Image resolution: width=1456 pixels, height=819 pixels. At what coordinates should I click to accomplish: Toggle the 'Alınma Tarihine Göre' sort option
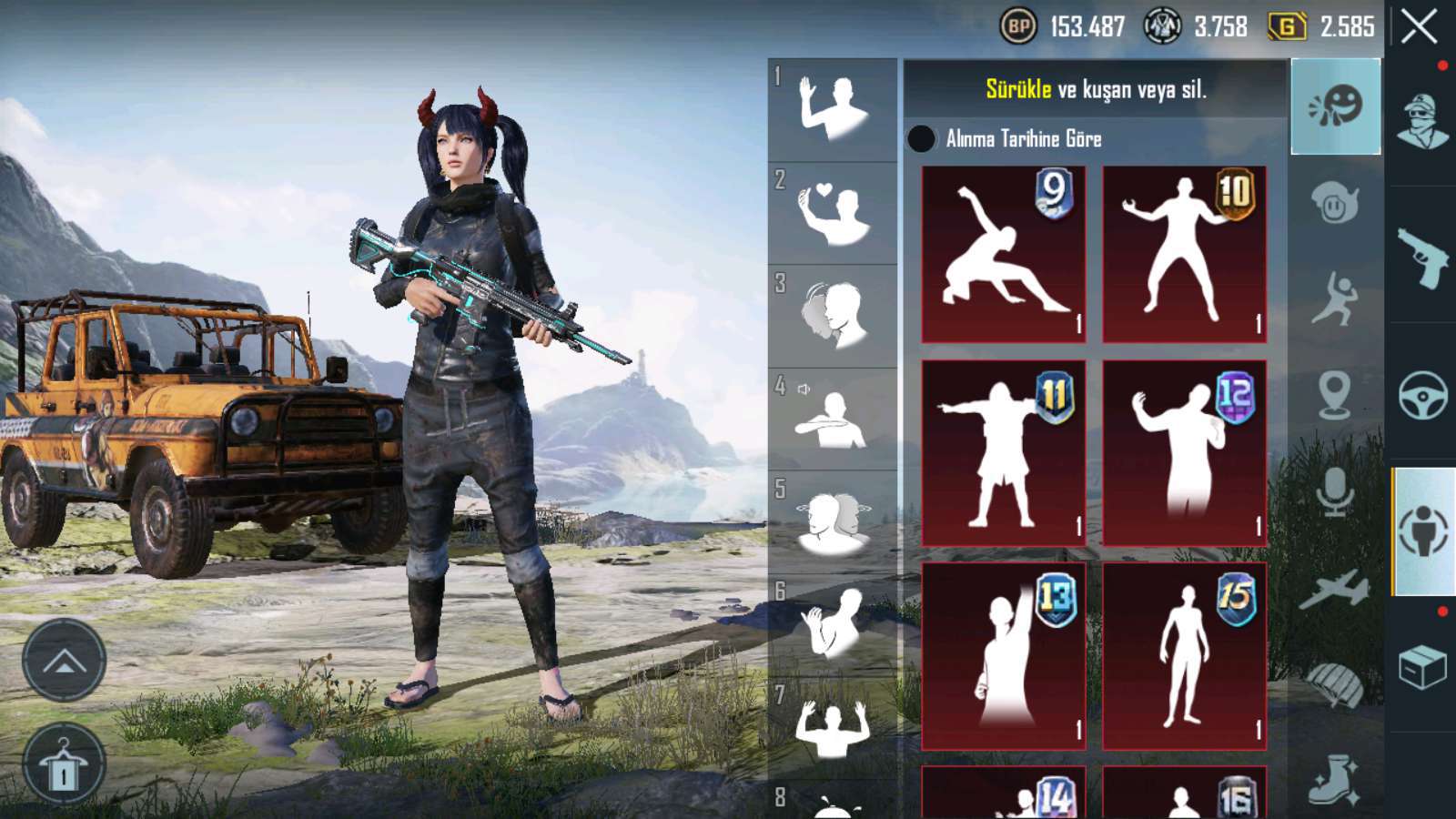pos(921,139)
